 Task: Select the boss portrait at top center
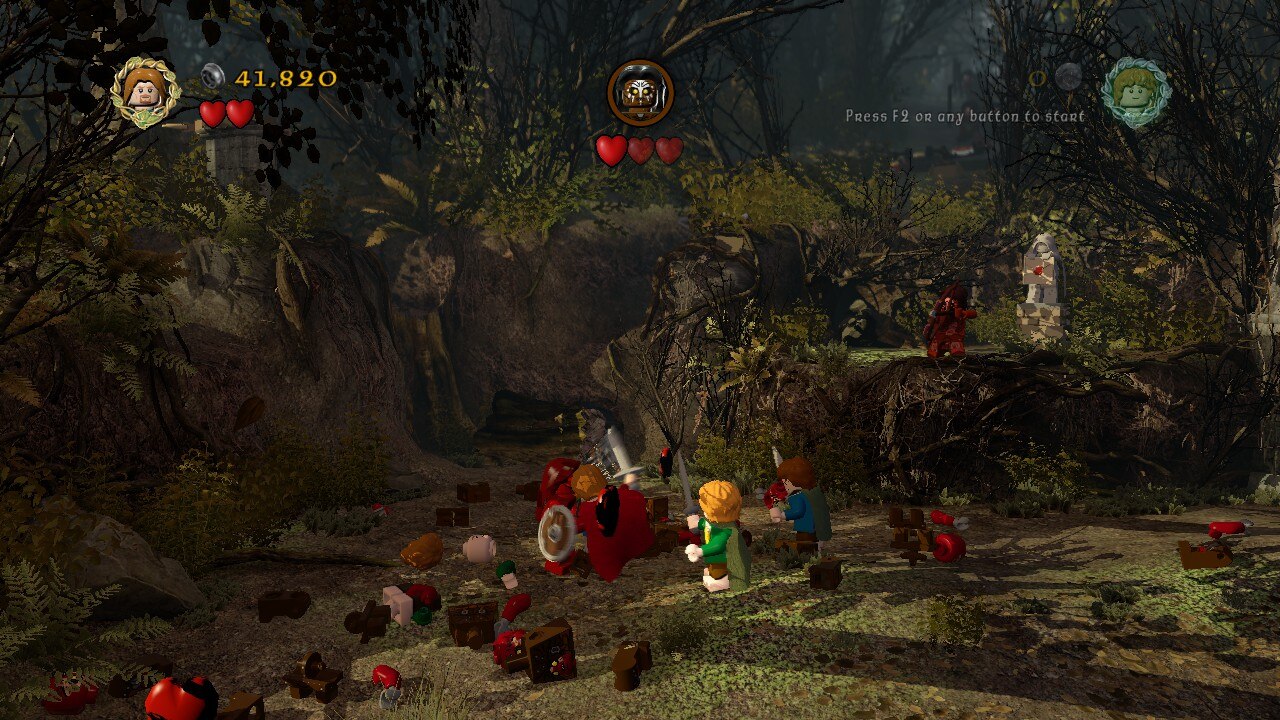pyautogui.click(x=640, y=93)
